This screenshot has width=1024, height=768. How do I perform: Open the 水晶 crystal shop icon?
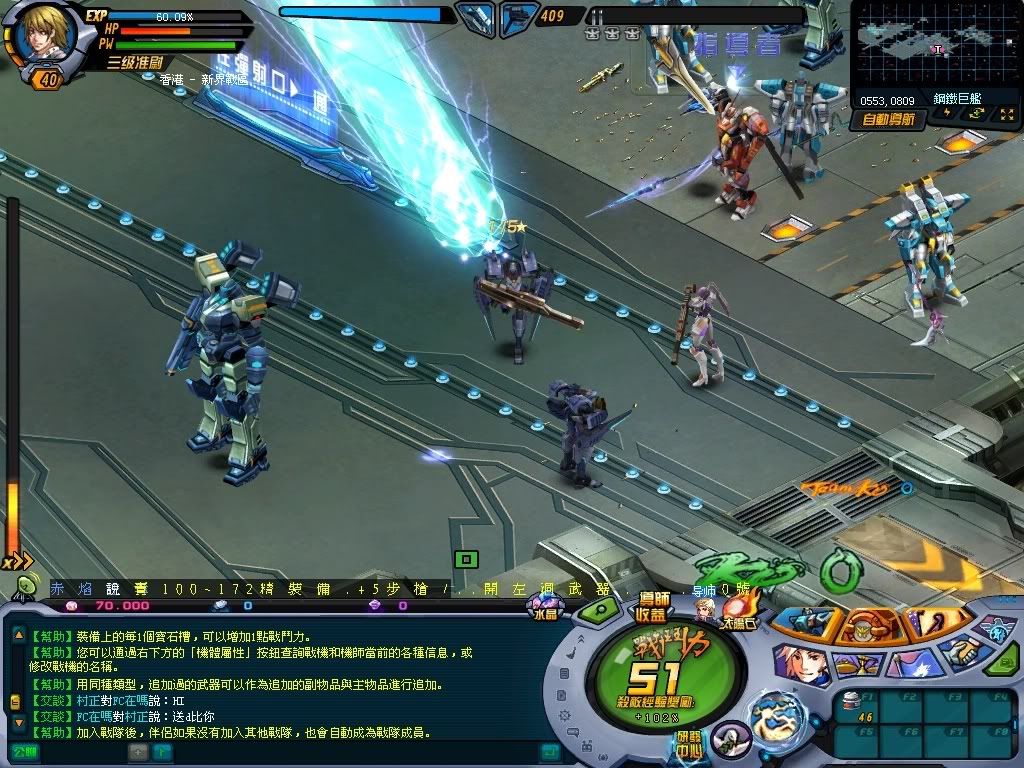click(547, 606)
